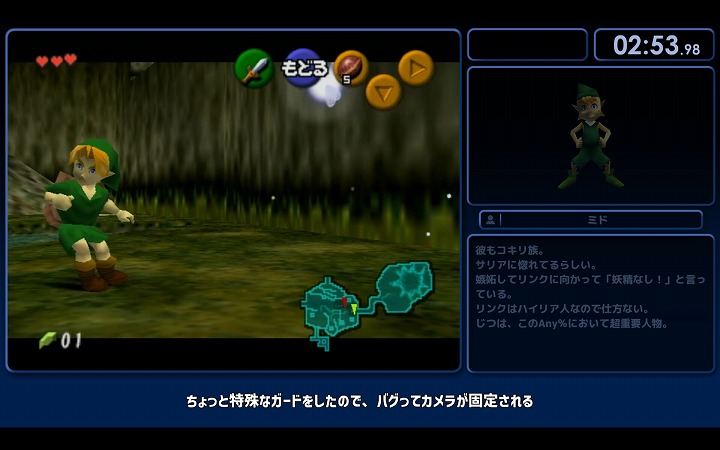Click the blue もどる action button

pyautogui.click(x=303, y=68)
